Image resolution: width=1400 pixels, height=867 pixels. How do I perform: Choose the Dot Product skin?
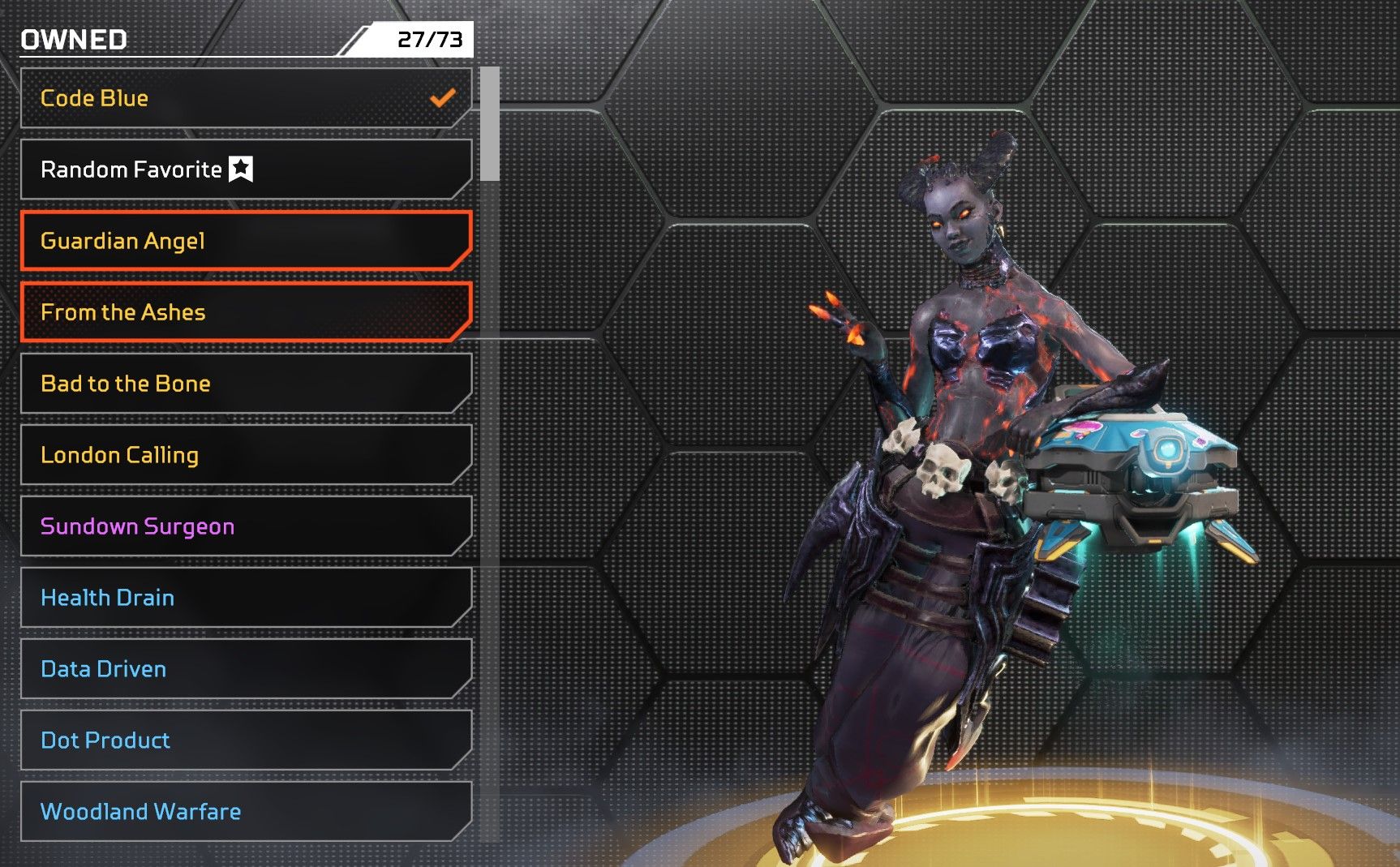[245, 740]
